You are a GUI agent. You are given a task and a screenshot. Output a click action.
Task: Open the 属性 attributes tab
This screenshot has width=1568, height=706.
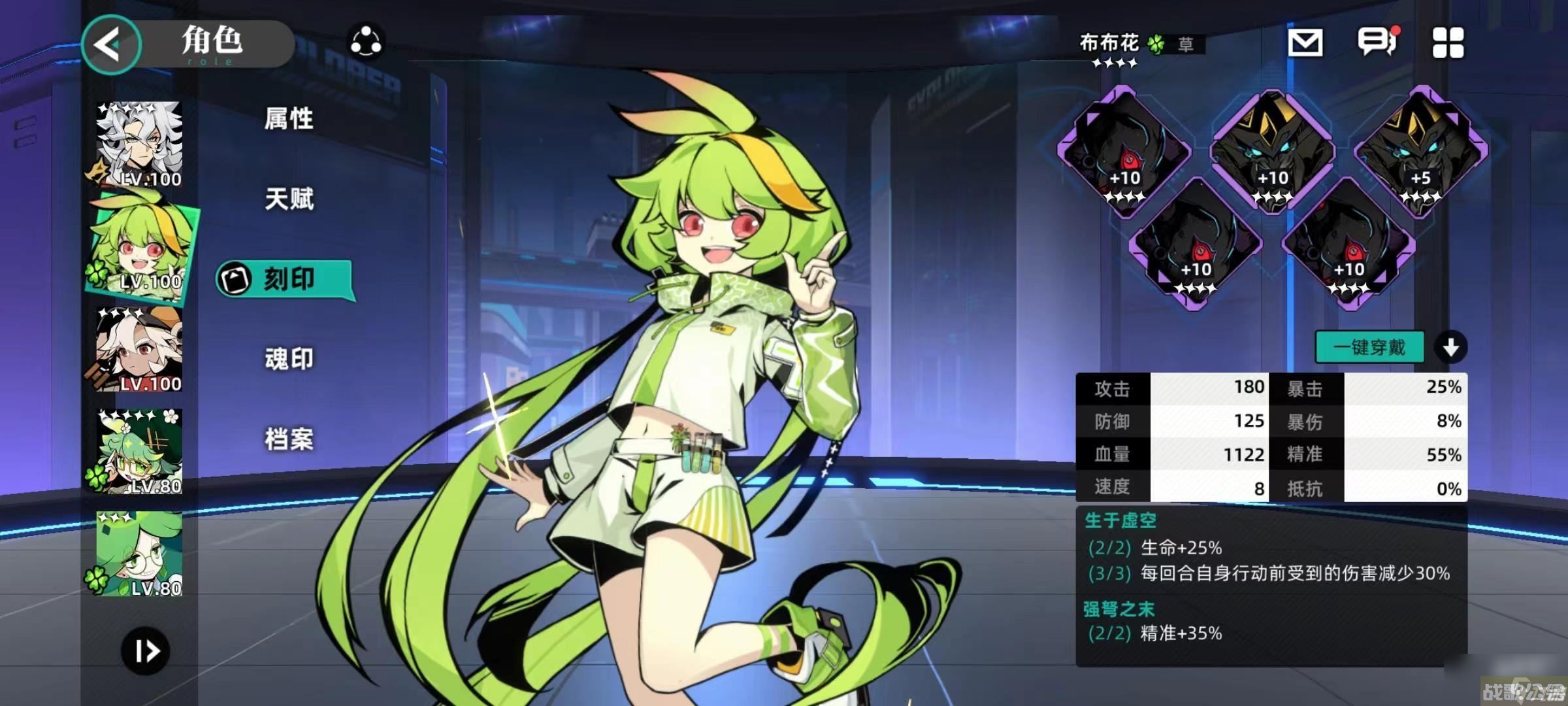(289, 119)
